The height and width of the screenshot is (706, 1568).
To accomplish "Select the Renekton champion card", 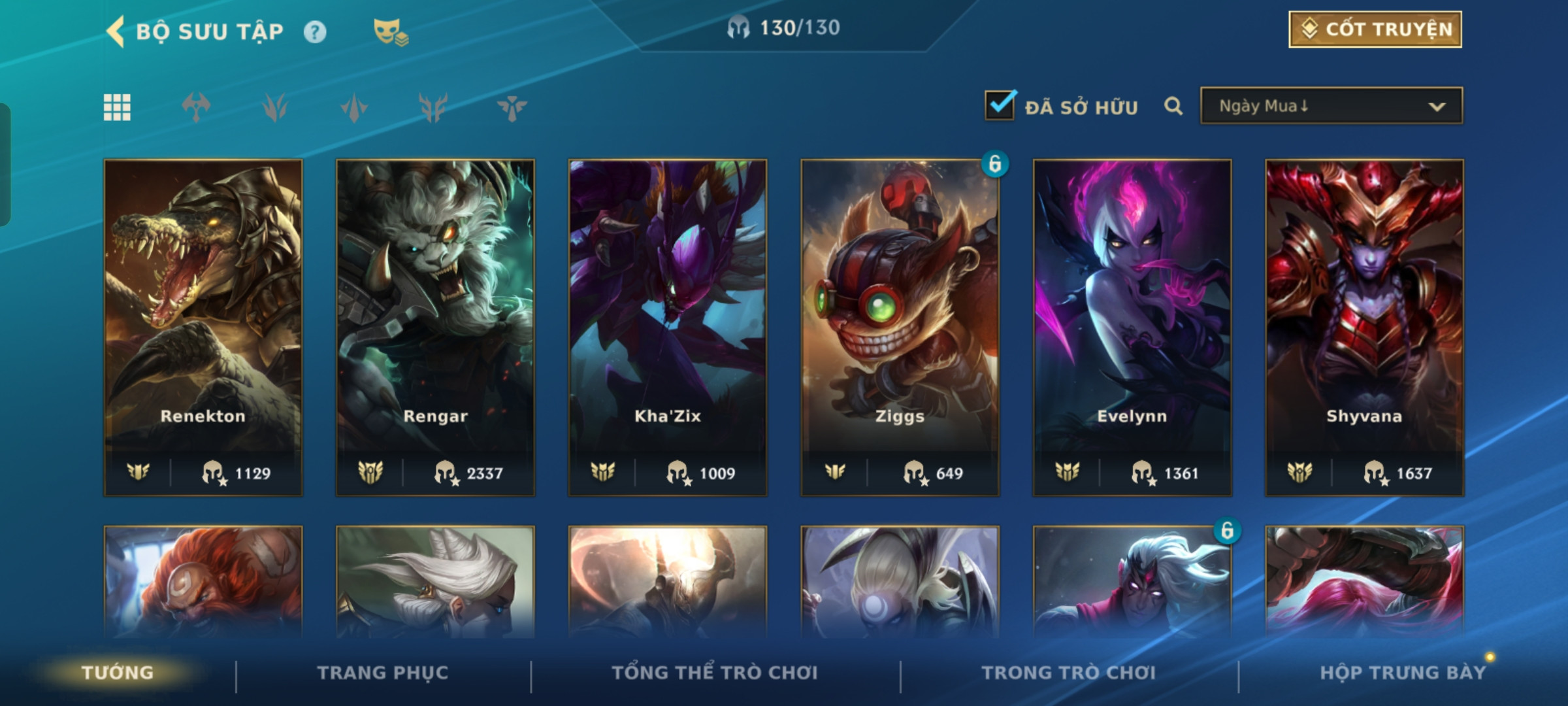I will pyautogui.click(x=203, y=327).
